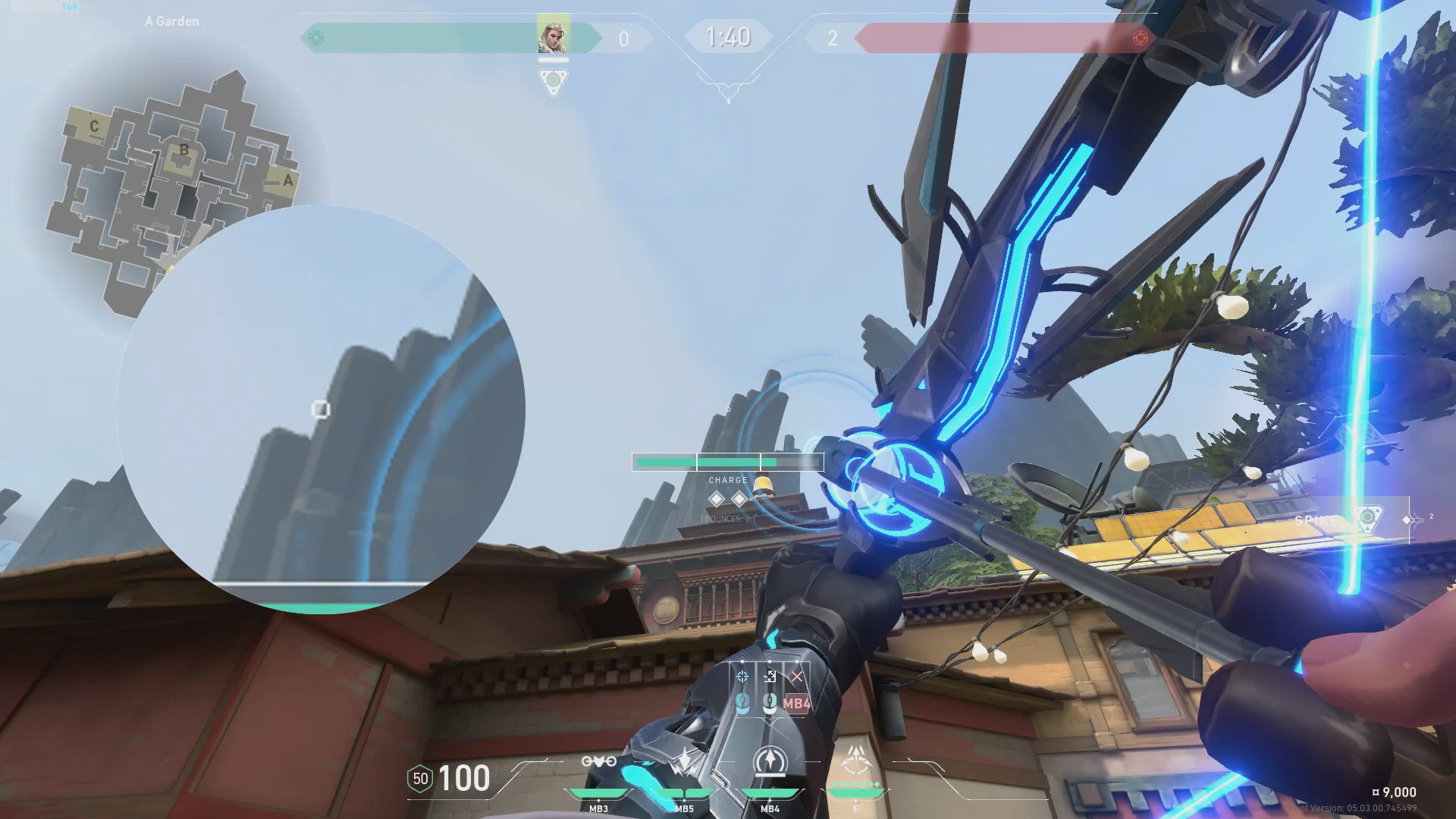Image resolution: width=1456 pixels, height=819 pixels.
Task: Activate the Owl Drone ability icon
Action: point(598,761)
